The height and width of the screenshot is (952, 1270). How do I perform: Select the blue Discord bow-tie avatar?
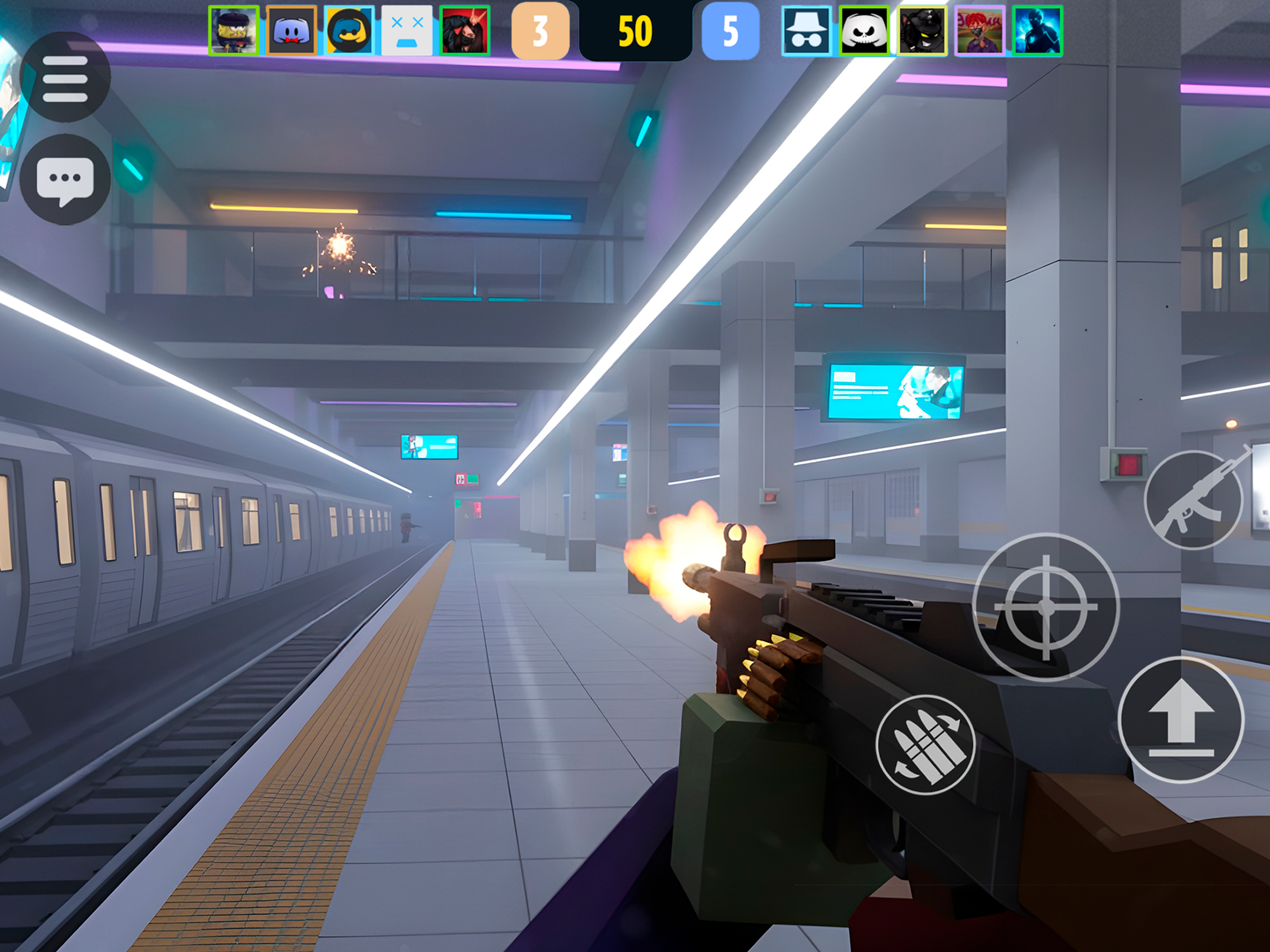292,31
